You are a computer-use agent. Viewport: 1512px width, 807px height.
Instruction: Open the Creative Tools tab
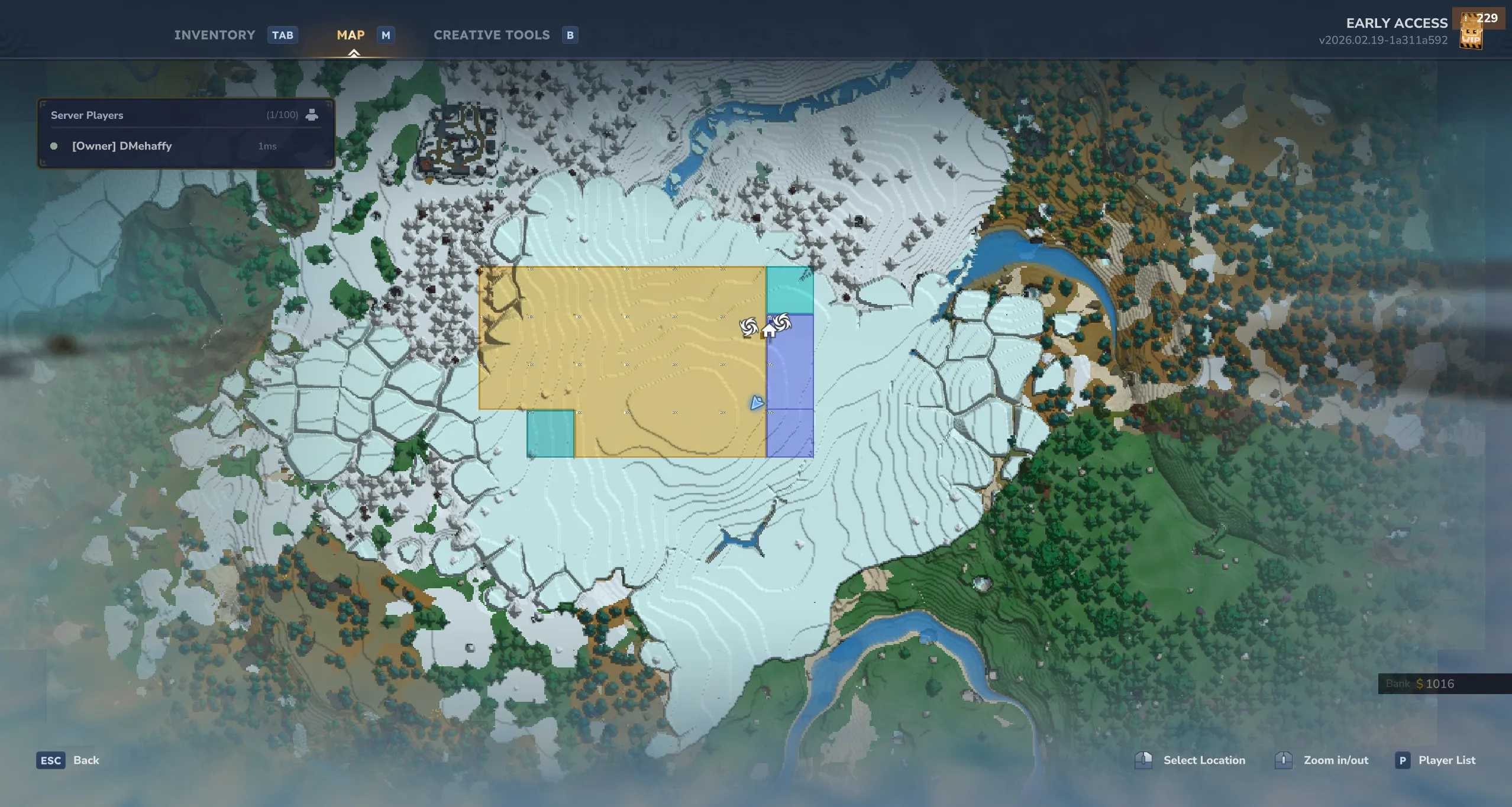point(492,35)
